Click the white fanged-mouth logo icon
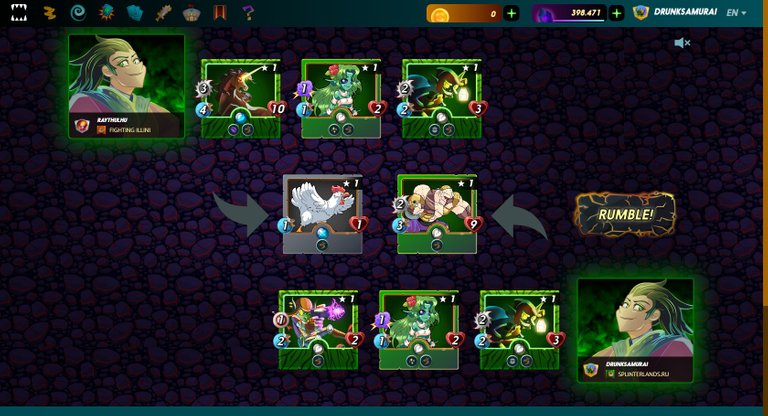This screenshot has width=768, height=416. (x=19, y=13)
